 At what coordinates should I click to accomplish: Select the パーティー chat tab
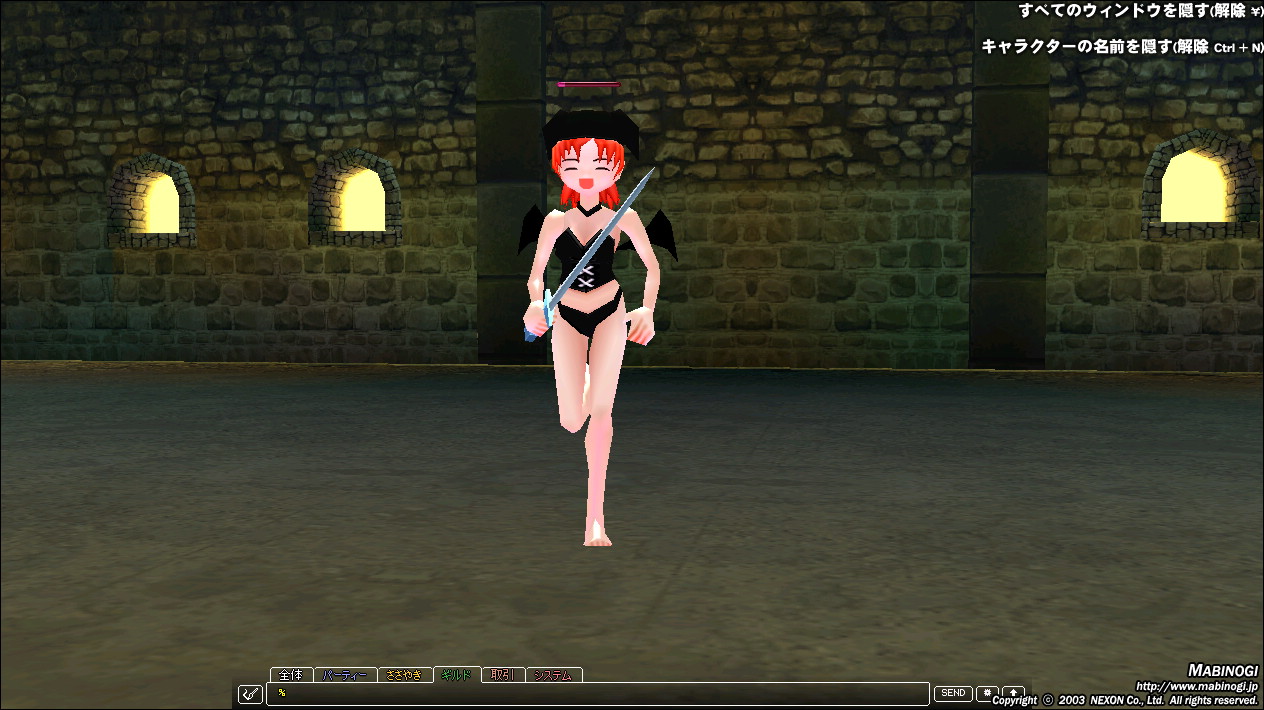coord(345,675)
